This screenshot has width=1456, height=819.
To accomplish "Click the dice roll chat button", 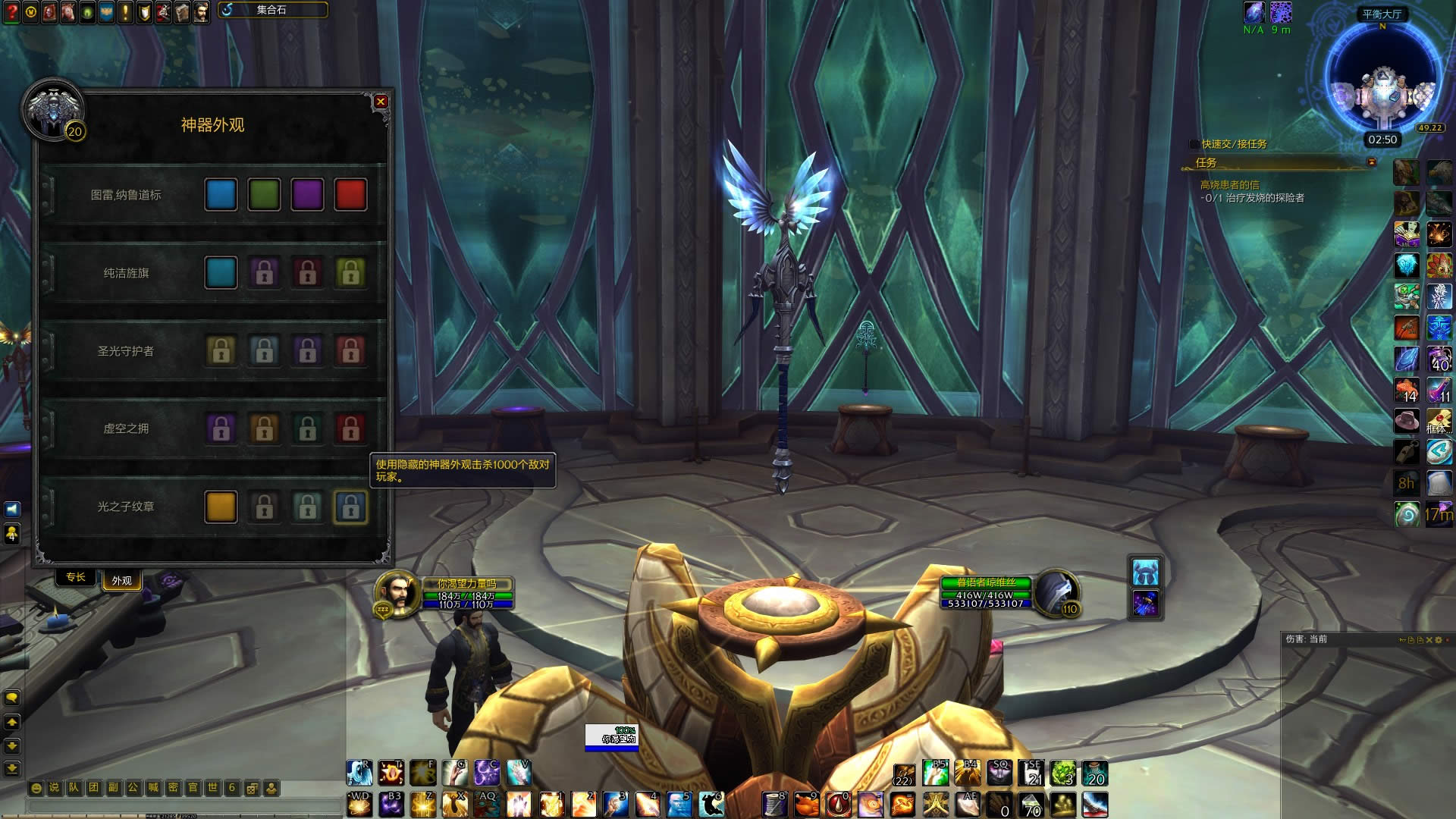I will 252,788.
